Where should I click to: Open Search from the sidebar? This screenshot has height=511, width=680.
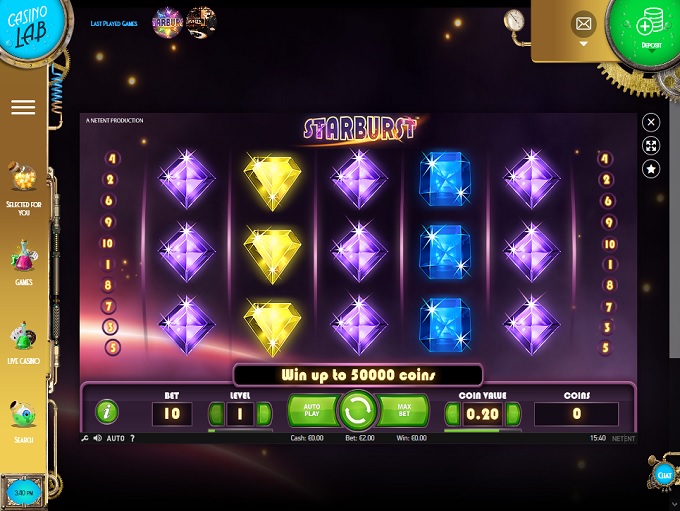pos(23,421)
